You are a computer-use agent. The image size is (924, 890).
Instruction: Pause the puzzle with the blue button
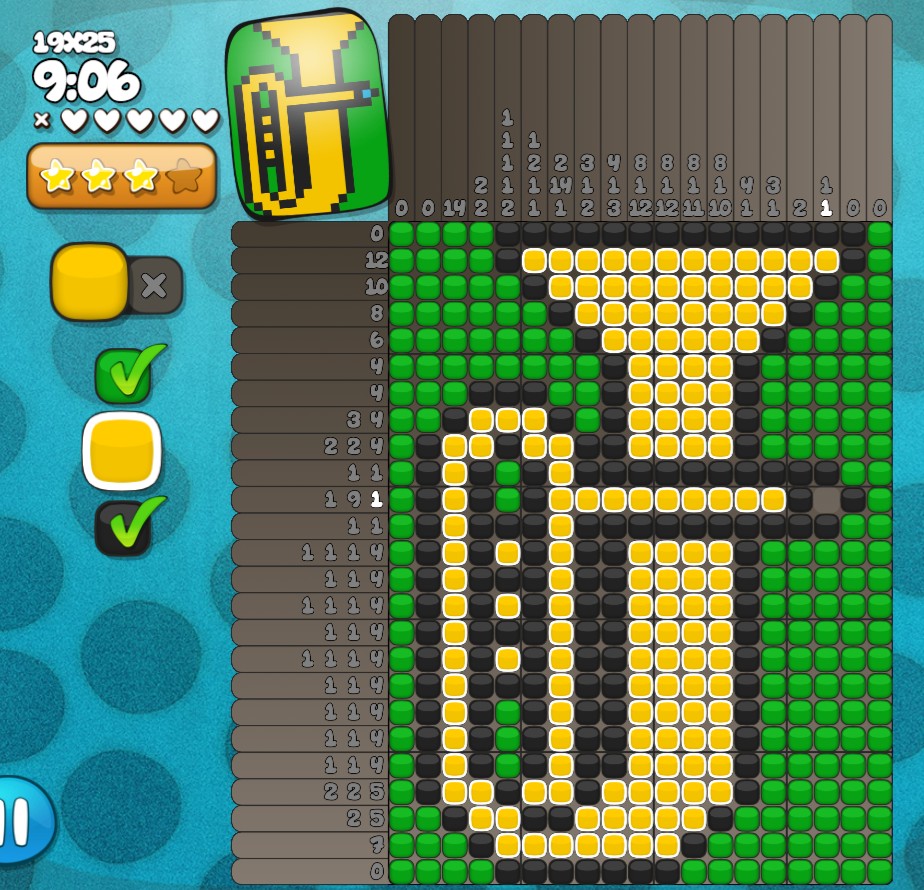coord(20,820)
